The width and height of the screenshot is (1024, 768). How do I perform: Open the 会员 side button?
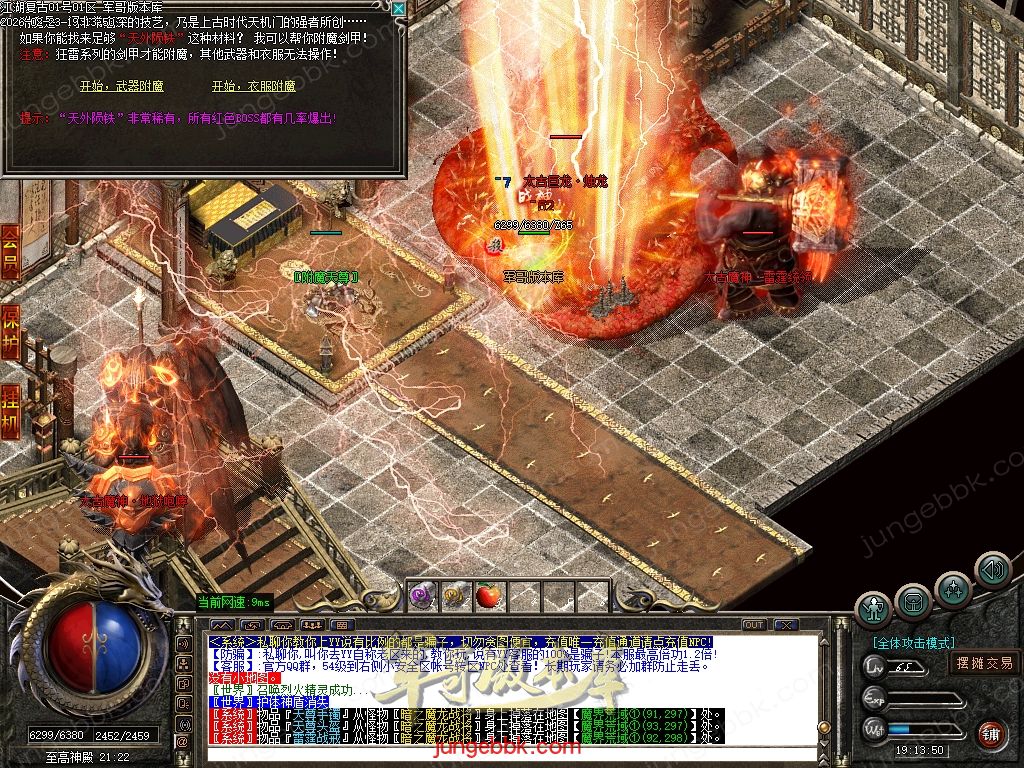click(x=10, y=251)
